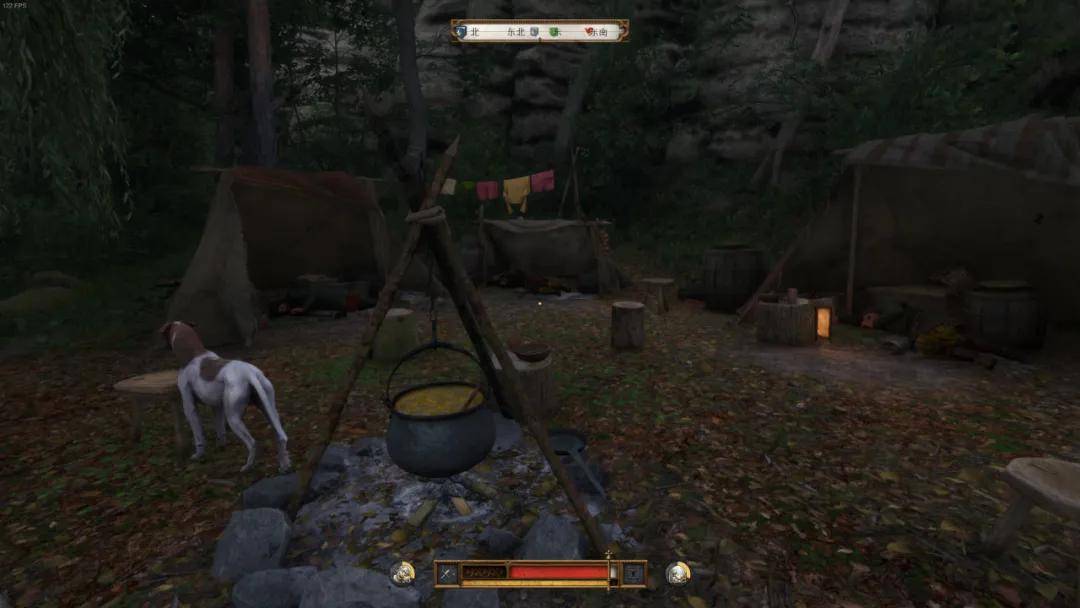The width and height of the screenshot is (1080, 608).
Task: Select the red heart compass marker
Action: 588,32
